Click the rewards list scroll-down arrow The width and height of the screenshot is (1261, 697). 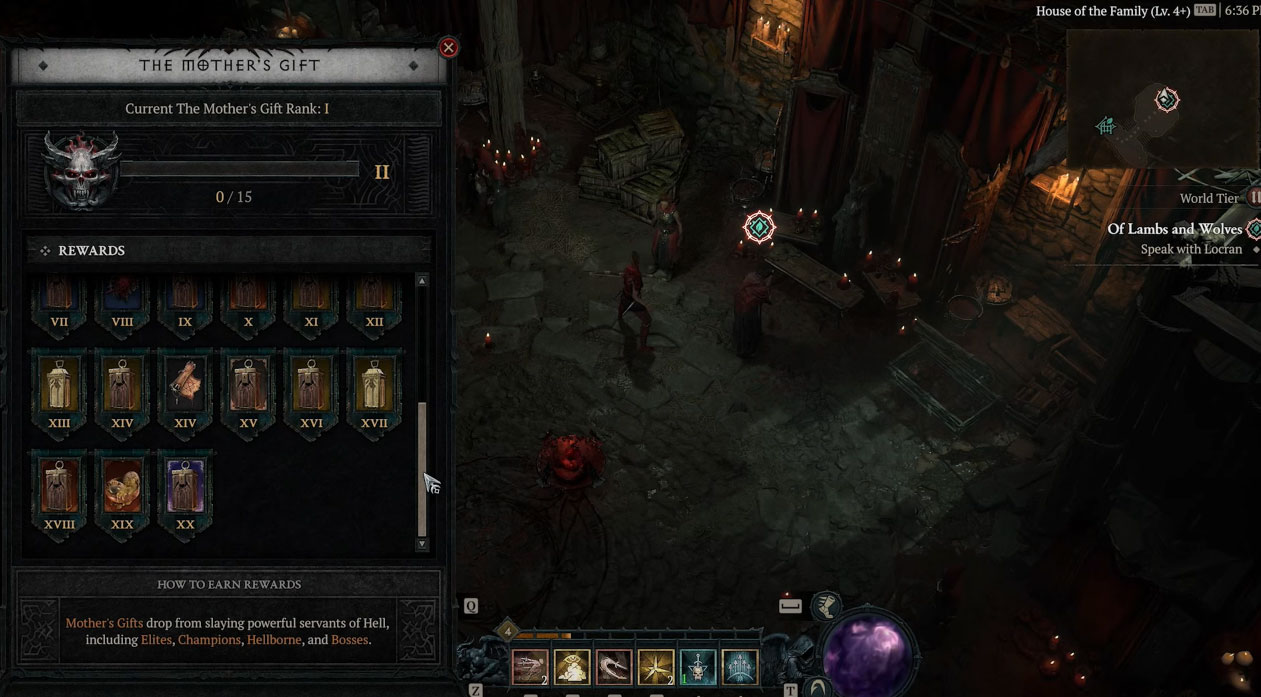422,544
